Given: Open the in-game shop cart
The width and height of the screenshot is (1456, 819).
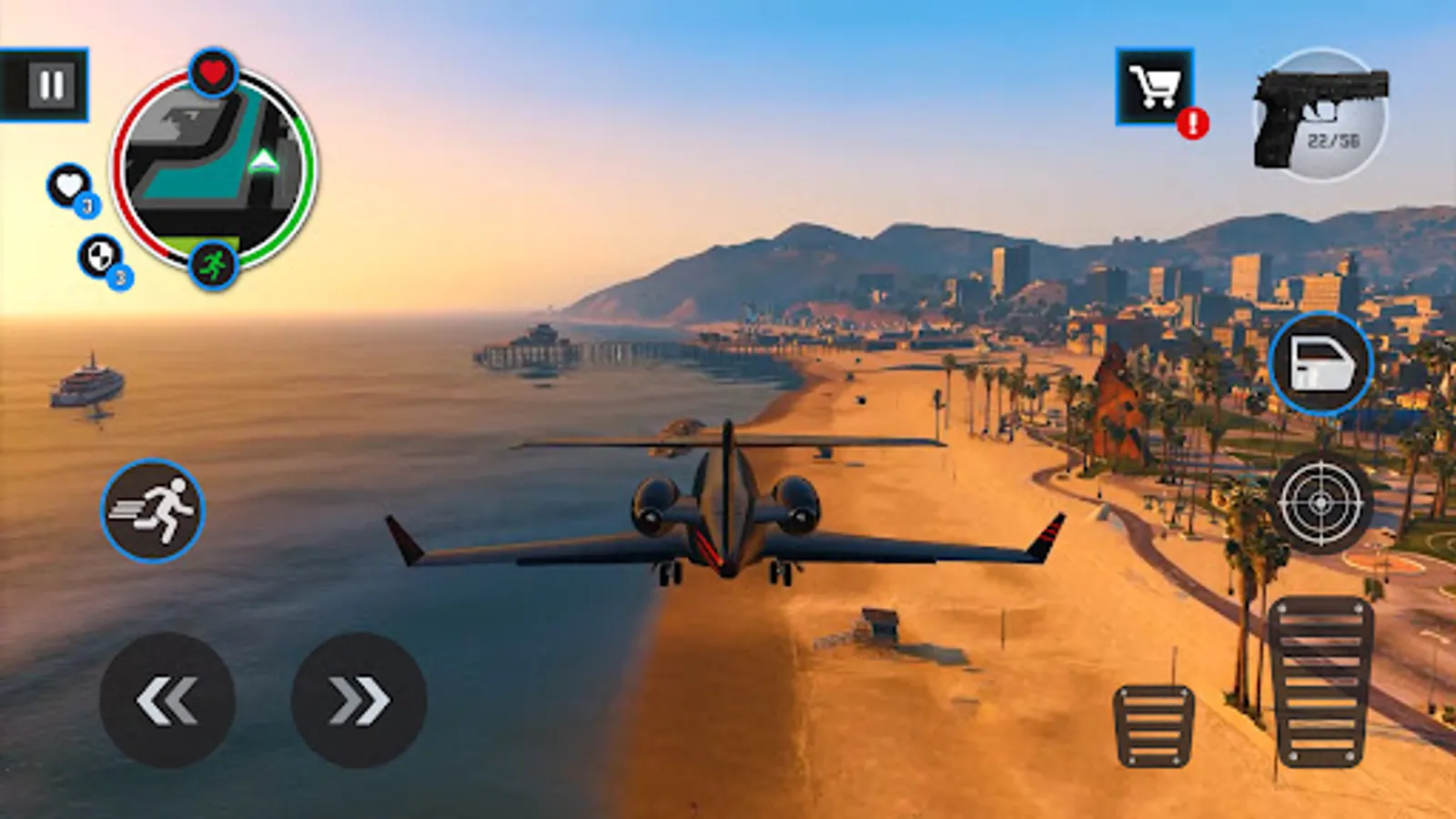Looking at the screenshot, I should click(1156, 88).
